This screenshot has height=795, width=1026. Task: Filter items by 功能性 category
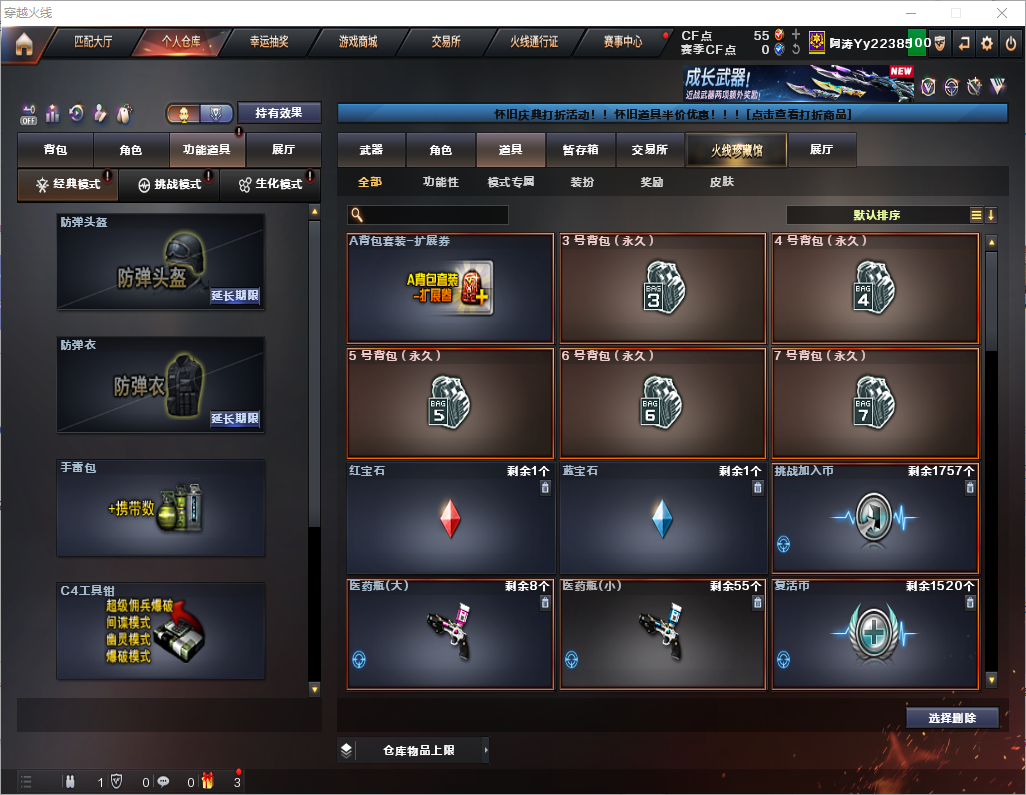pos(440,182)
